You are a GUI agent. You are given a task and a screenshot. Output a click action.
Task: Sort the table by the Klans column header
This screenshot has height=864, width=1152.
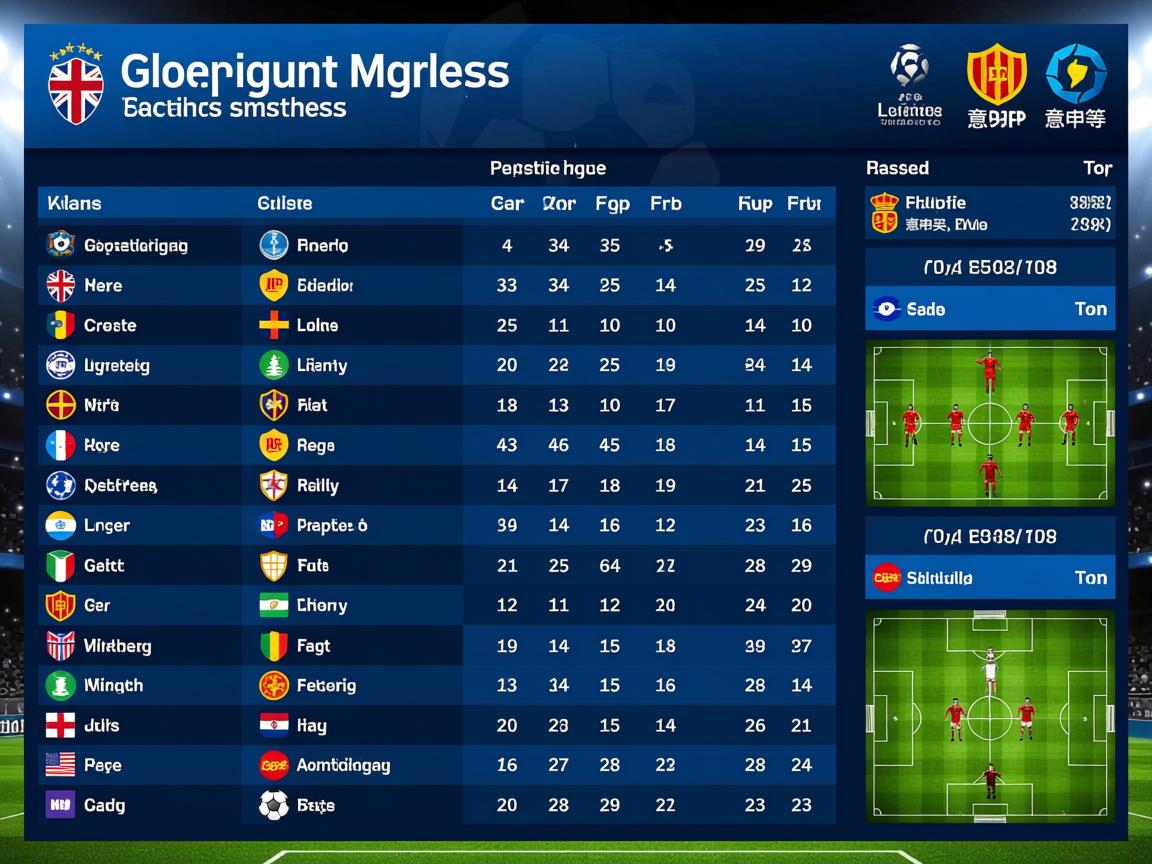click(74, 204)
